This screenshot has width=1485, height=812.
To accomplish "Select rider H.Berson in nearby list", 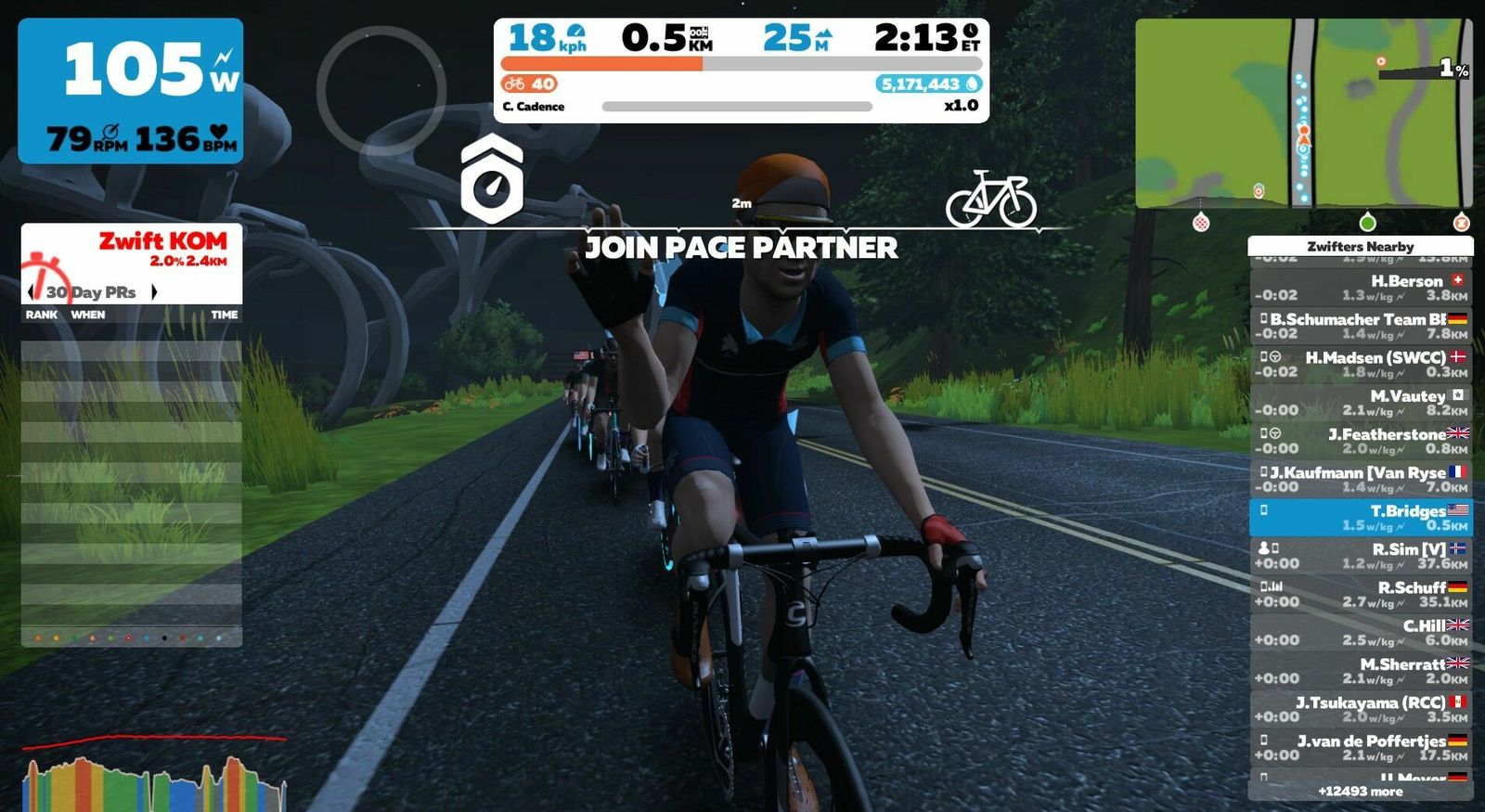I will click(1361, 288).
